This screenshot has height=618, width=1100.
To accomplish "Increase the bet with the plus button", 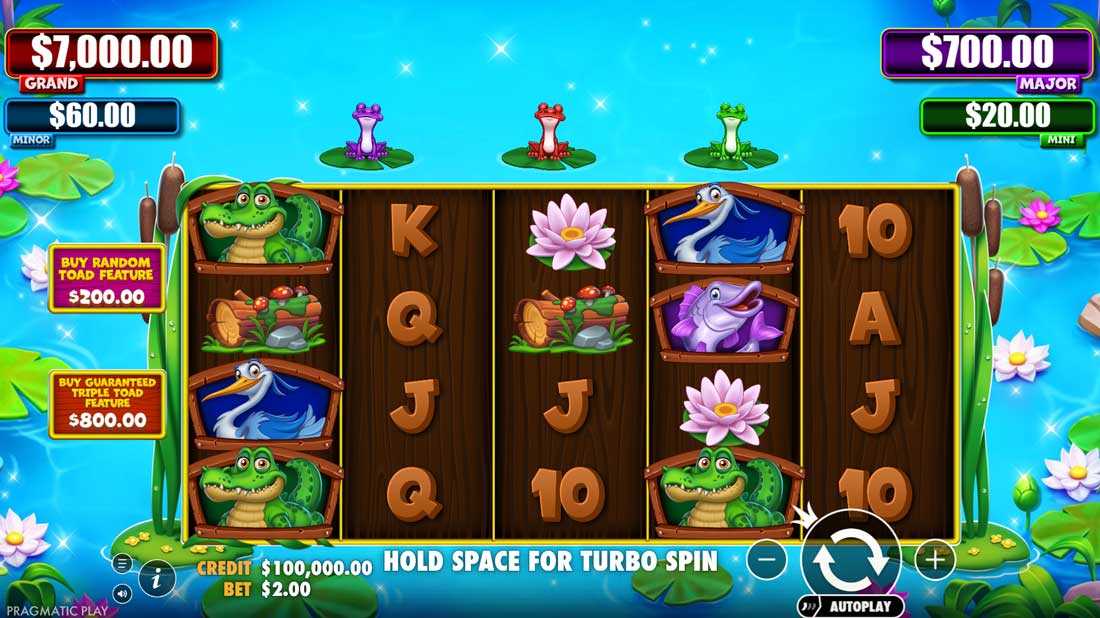I will click(934, 560).
